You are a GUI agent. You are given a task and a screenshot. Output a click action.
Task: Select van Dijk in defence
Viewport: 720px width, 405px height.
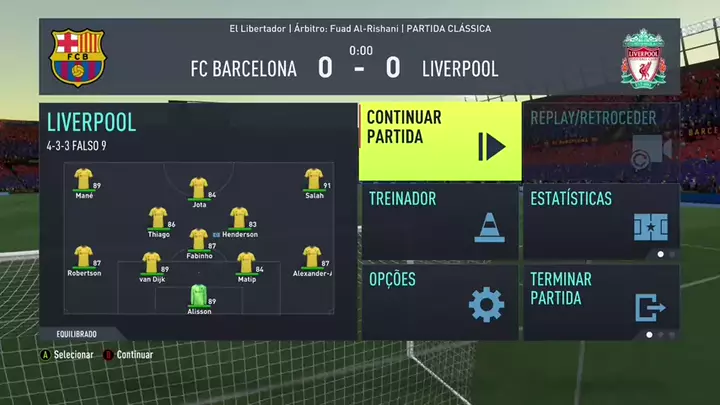151,263
